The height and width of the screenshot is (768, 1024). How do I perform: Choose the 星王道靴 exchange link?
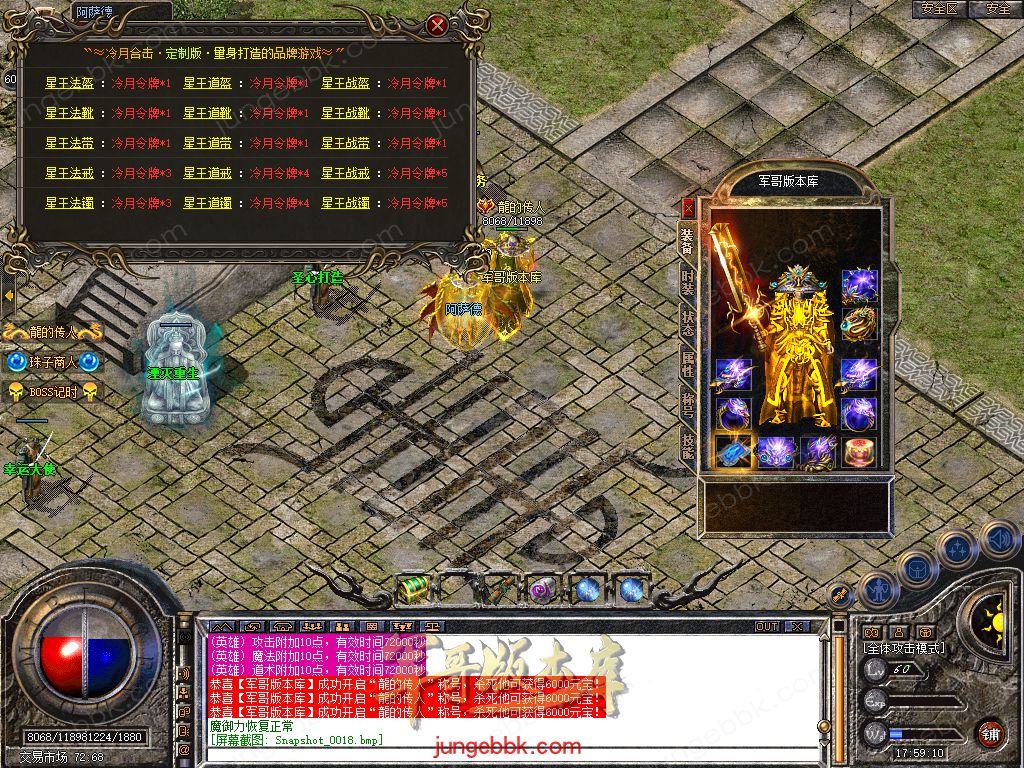[x=207, y=113]
